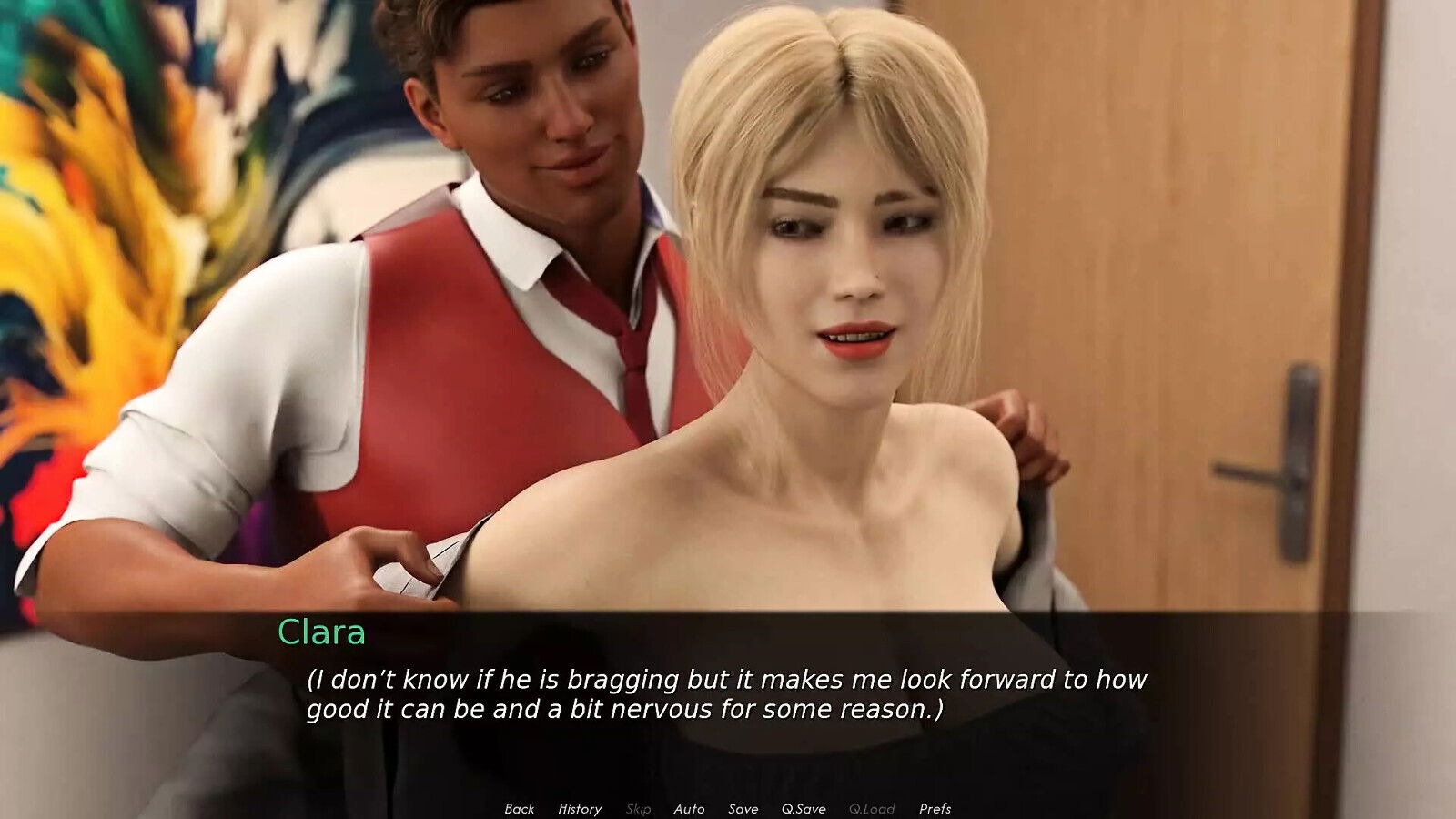The image size is (1456, 819).
Task: Open the Prefs settings screen
Action: (939, 808)
